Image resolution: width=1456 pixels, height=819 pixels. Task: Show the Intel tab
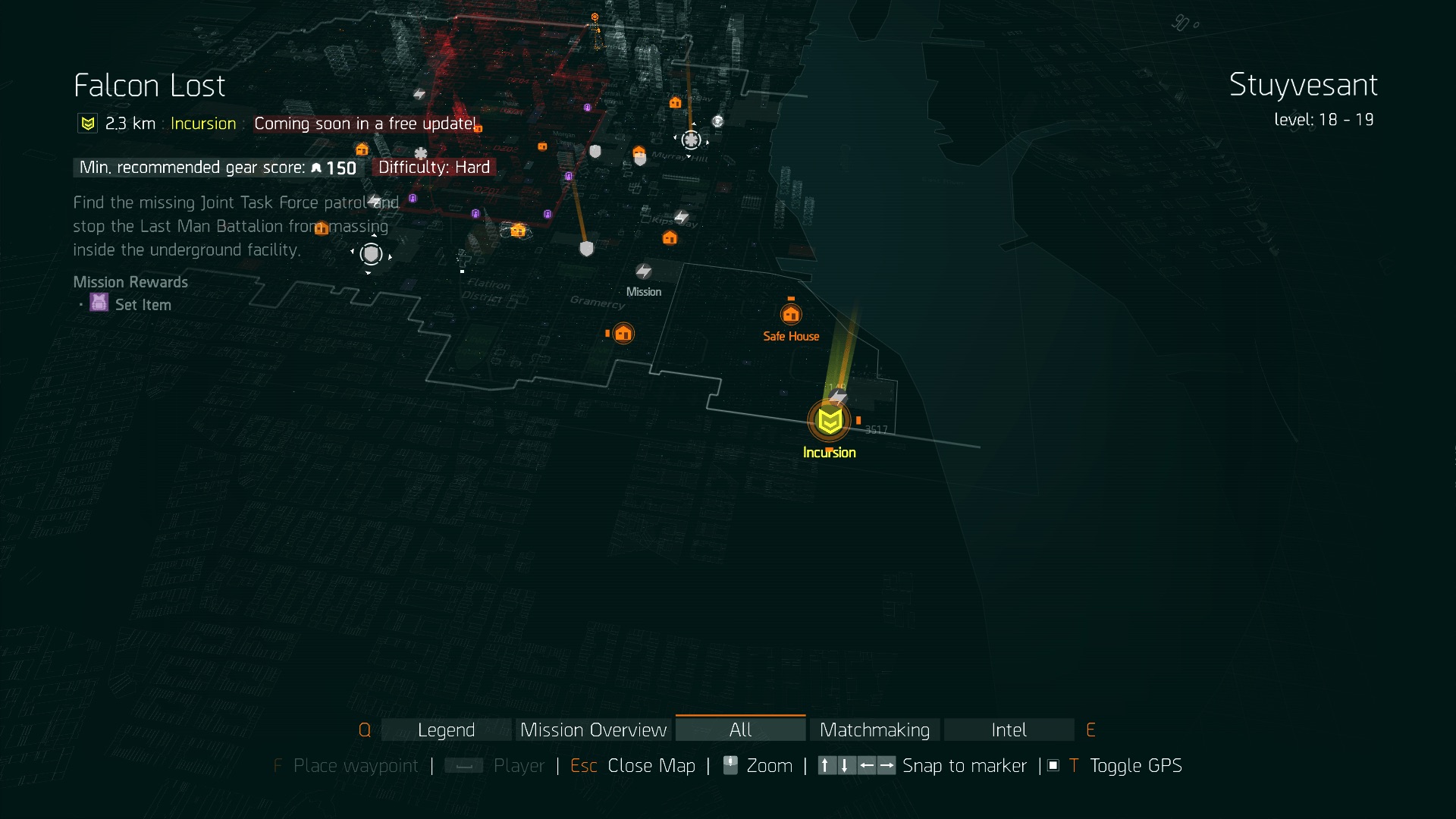pyautogui.click(x=1009, y=730)
